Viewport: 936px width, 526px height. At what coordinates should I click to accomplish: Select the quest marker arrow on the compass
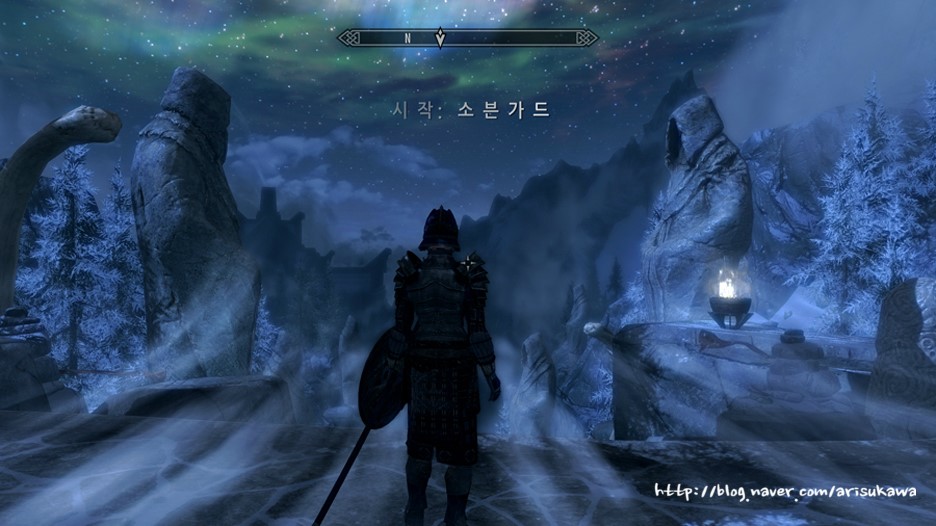point(440,38)
